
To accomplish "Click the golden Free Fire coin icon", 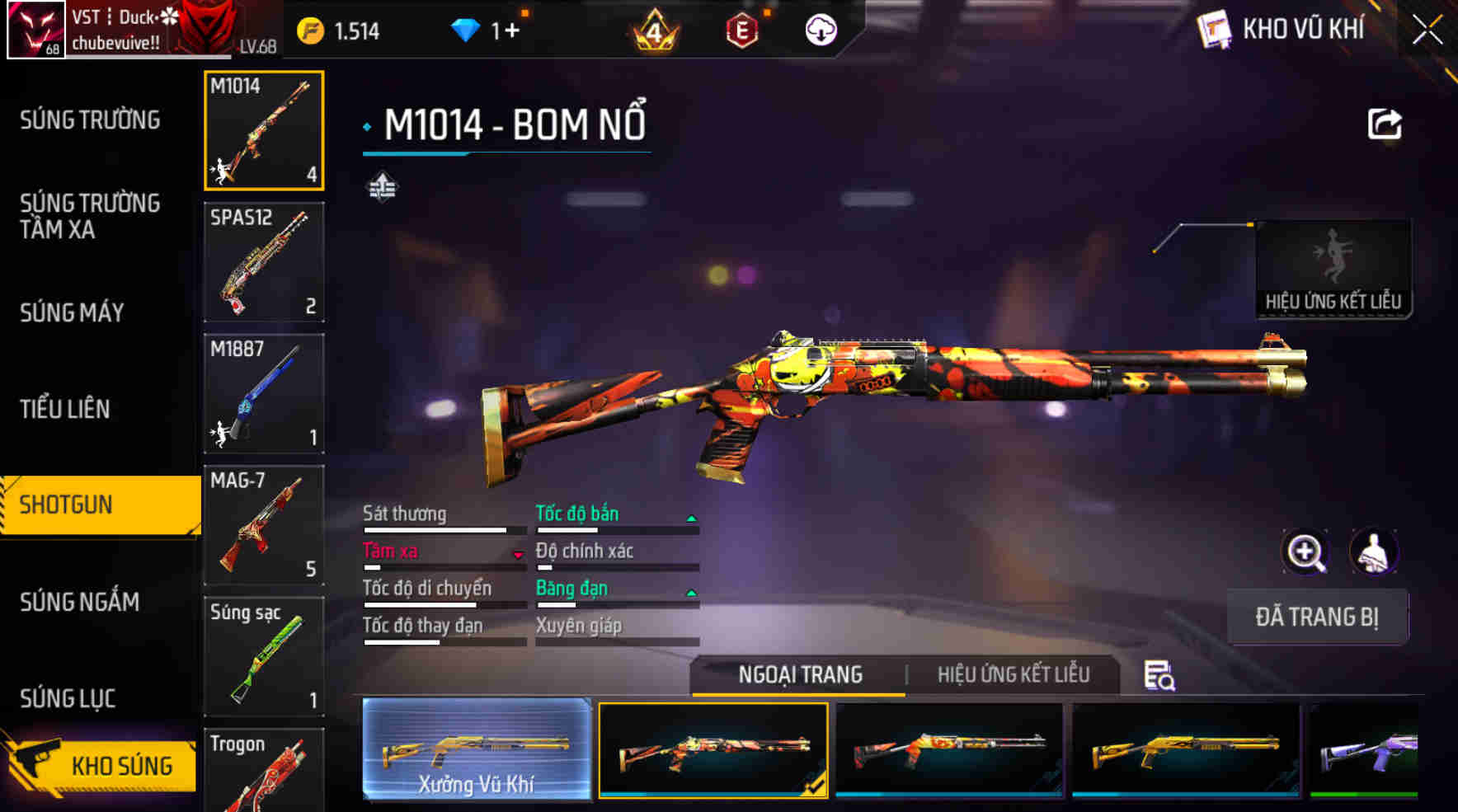I will 312,29.
